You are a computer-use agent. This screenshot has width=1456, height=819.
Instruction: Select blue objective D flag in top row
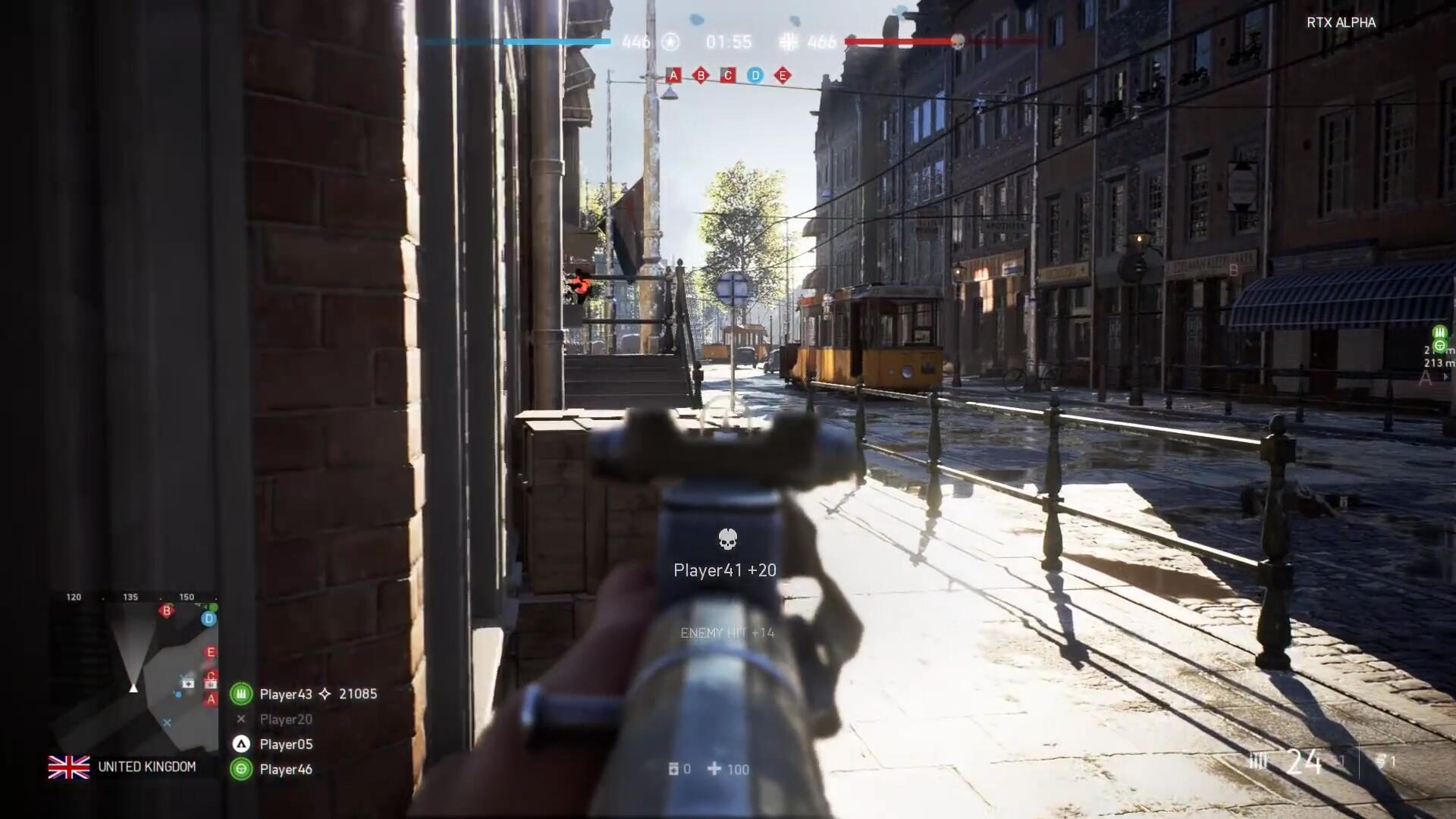point(755,75)
